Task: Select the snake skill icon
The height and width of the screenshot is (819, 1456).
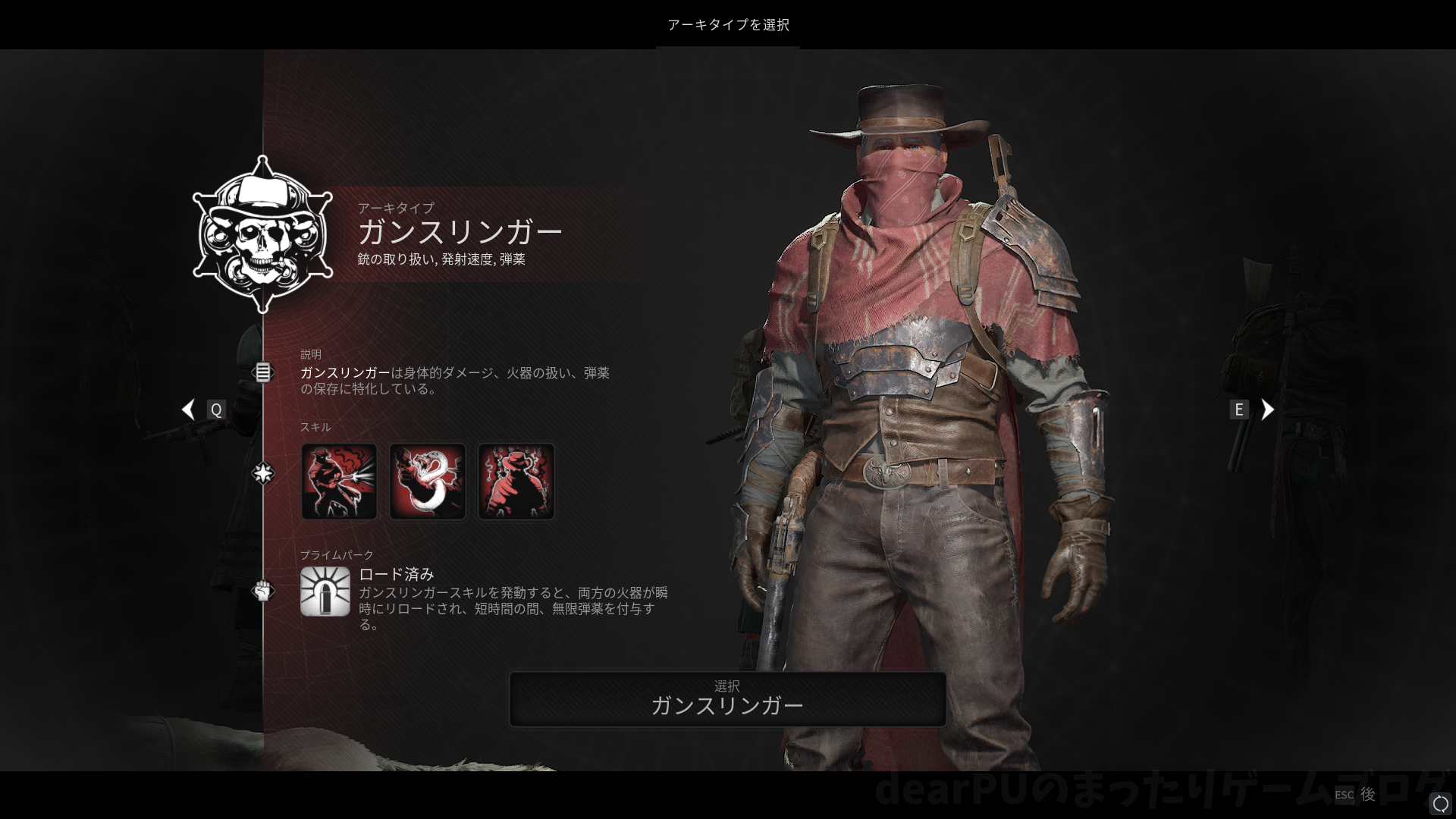Action: pyautogui.click(x=428, y=482)
